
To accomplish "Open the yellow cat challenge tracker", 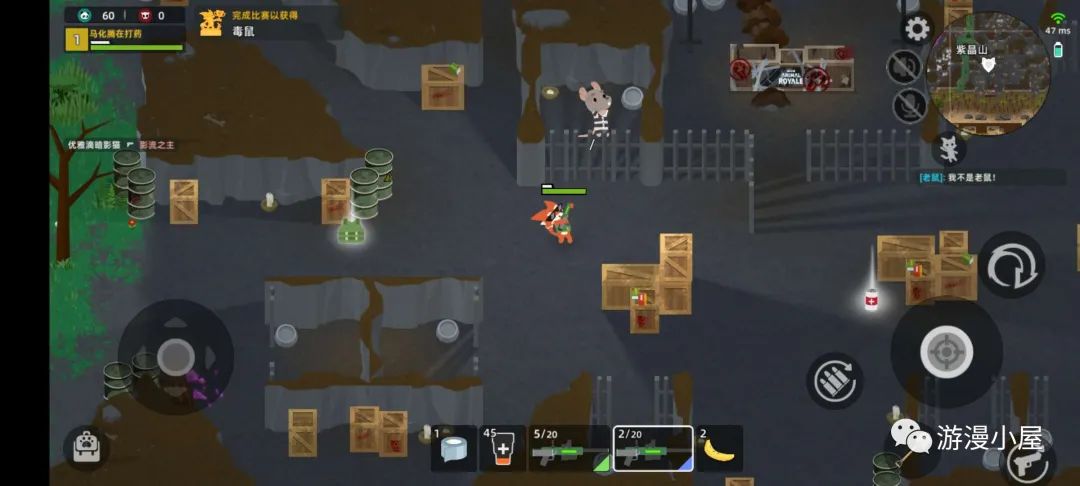I will 211,23.
